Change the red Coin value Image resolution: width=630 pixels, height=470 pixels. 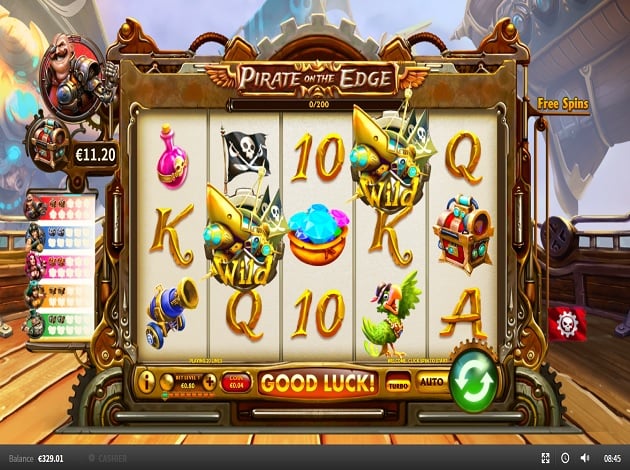(236, 382)
